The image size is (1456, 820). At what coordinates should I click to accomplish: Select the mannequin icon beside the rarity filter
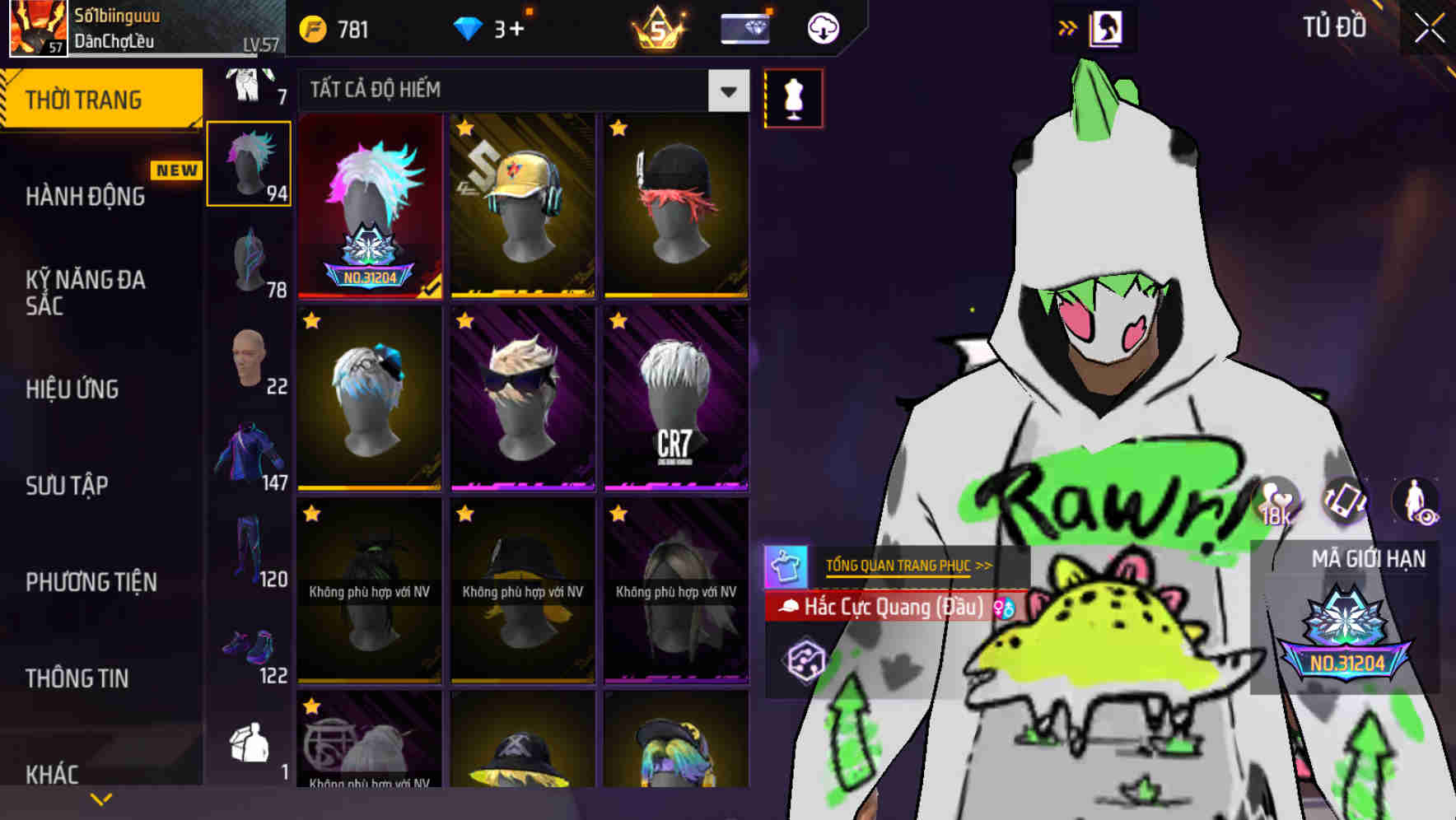(x=793, y=96)
